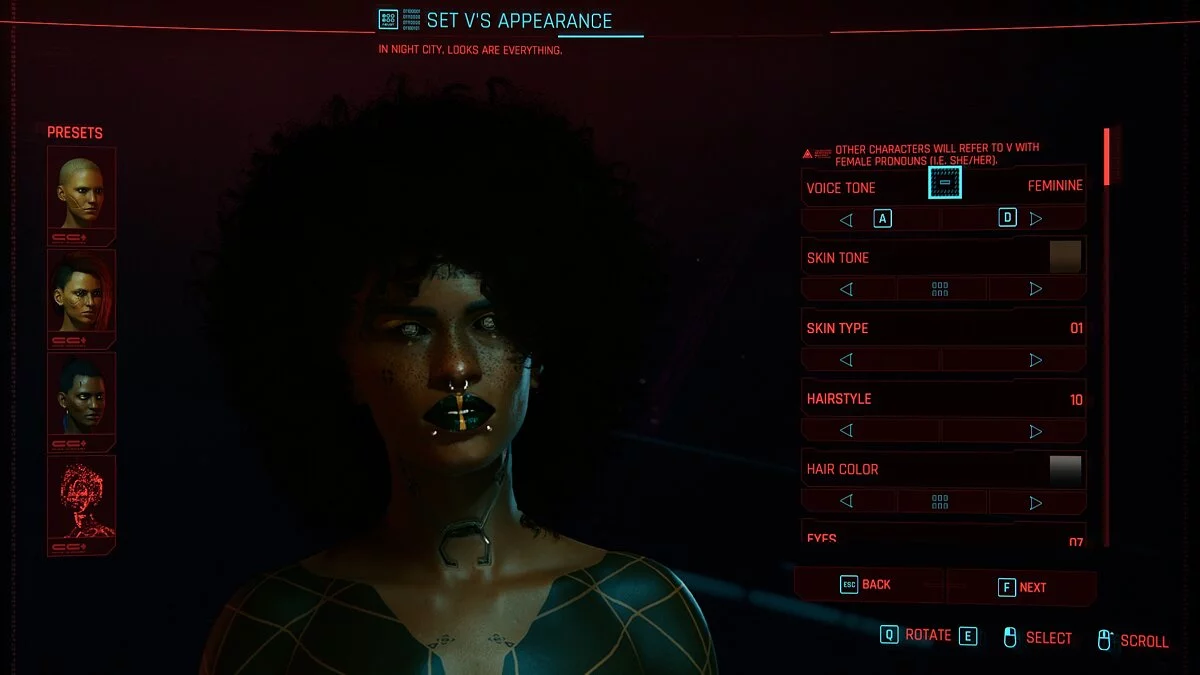This screenshot has width=1200, height=675.
Task: Switch Voice Tone to previous option
Action: (846, 219)
